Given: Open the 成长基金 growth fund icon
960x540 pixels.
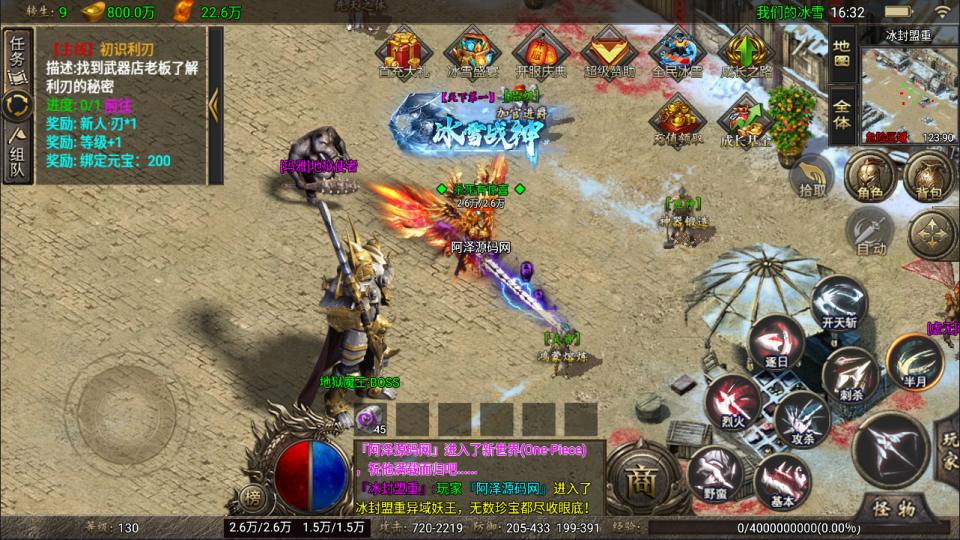Looking at the screenshot, I should tap(746, 120).
